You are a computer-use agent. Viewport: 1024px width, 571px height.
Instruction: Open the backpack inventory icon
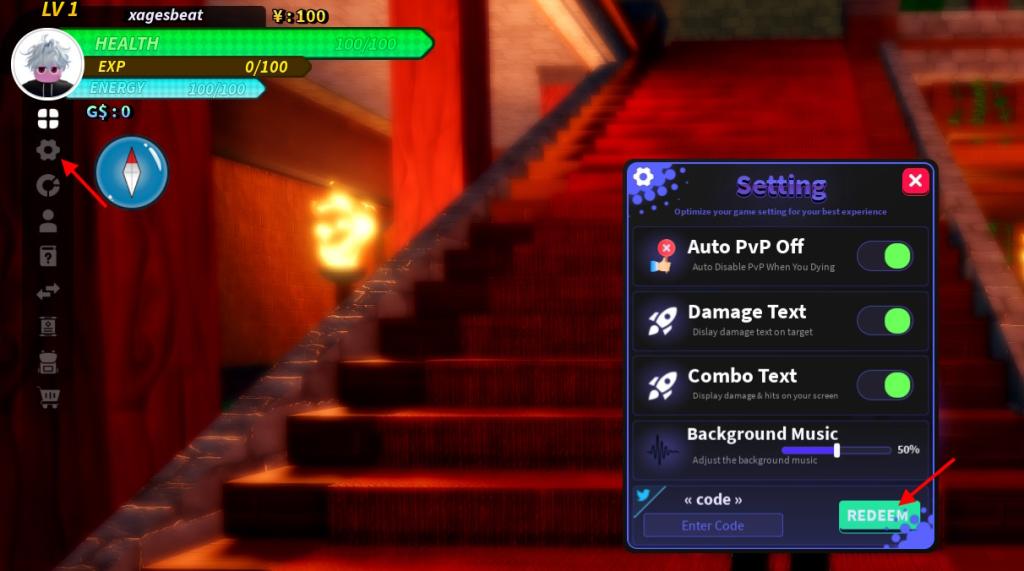(48, 362)
